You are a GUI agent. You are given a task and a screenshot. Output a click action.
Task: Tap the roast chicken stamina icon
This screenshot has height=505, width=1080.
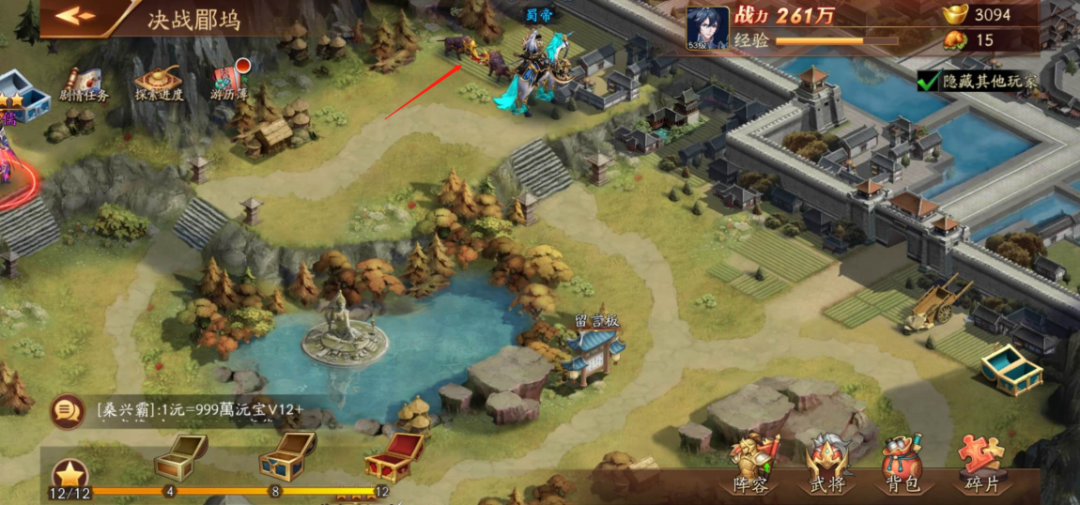tap(955, 40)
